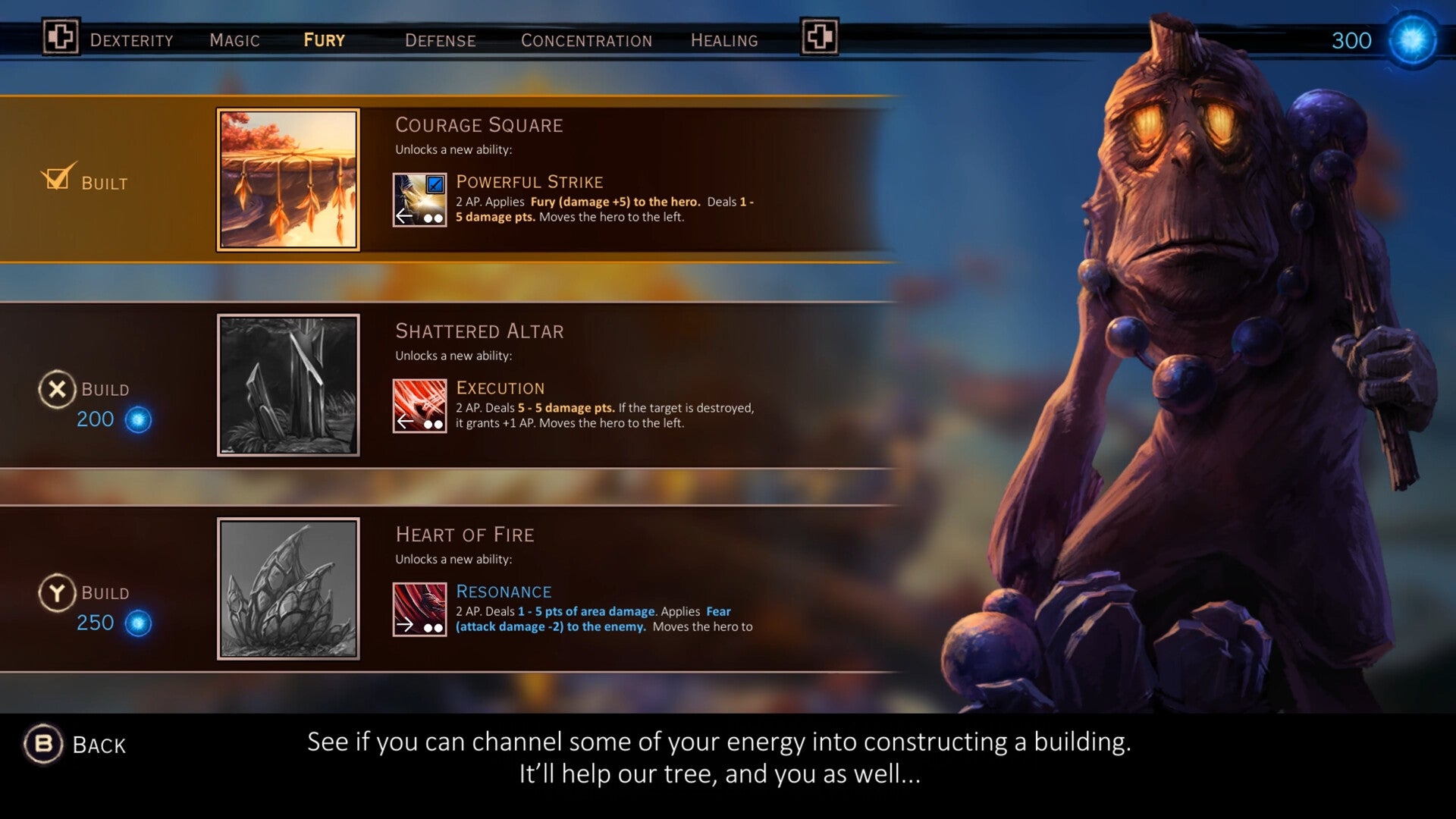Click the energy orb next to the 200 cost

136,419
